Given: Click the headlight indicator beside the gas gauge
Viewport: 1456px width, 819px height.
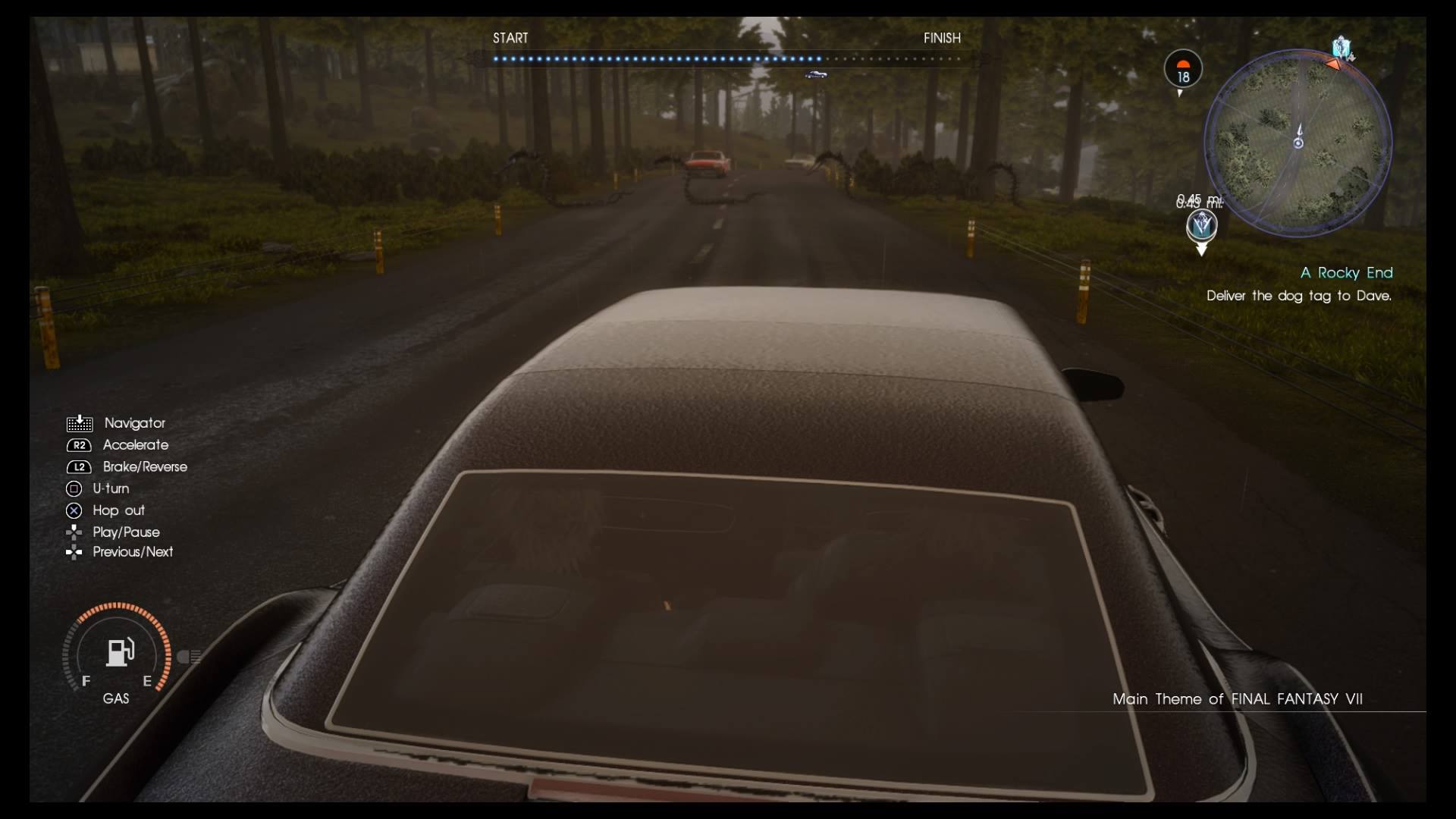Looking at the screenshot, I should pos(188,657).
